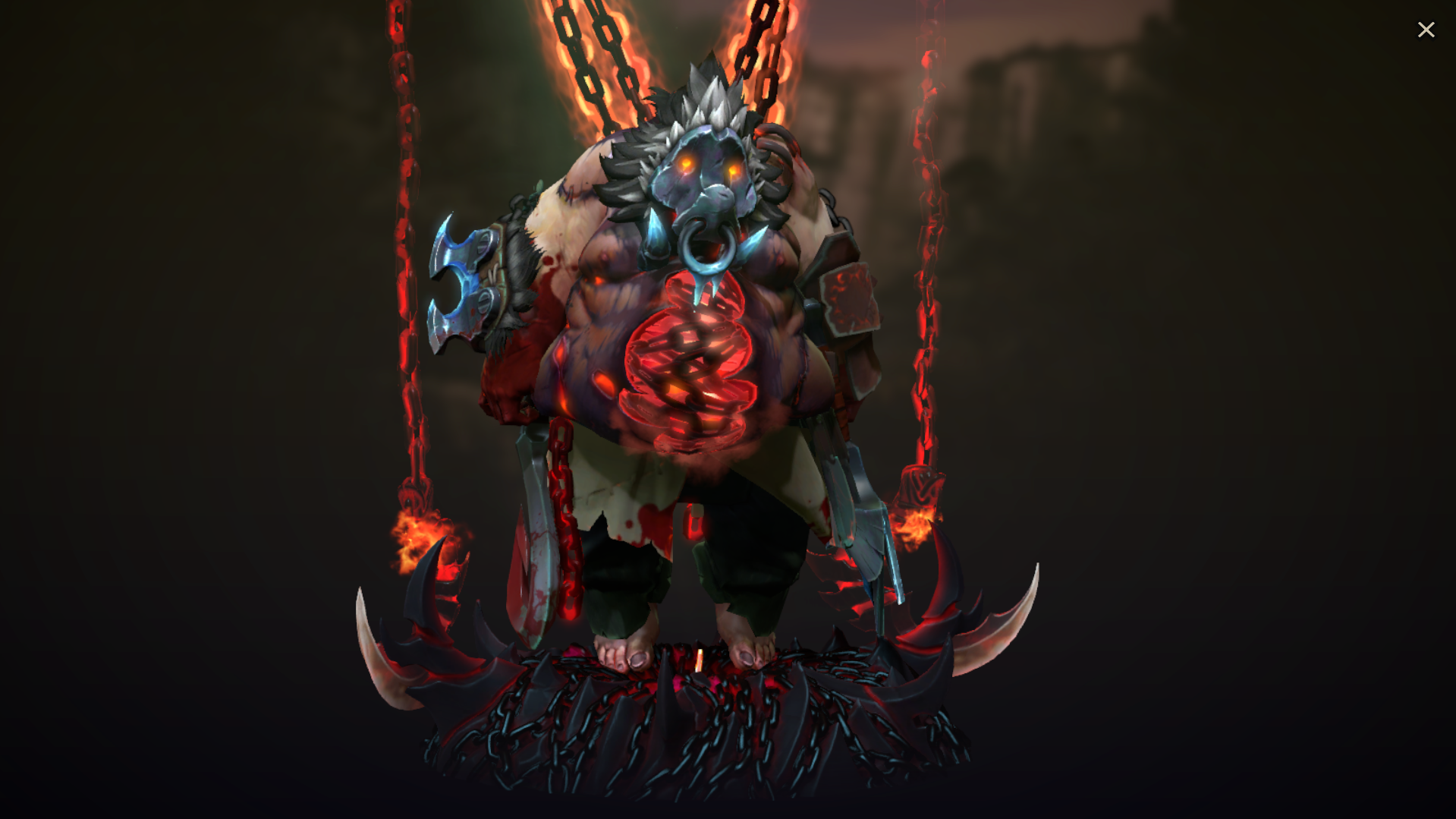Close the hero preview overlay
This screenshot has height=819, width=1456.
(x=1426, y=29)
